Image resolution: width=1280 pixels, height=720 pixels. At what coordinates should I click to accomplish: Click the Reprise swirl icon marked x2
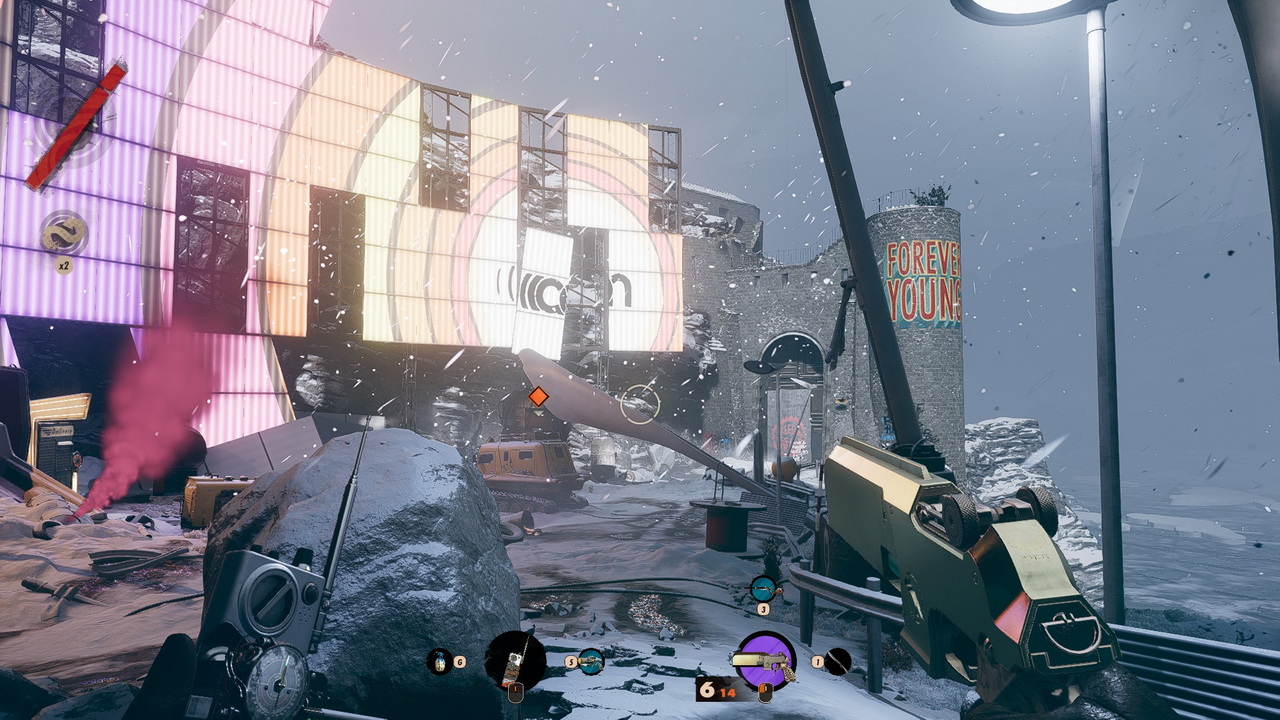point(64,233)
